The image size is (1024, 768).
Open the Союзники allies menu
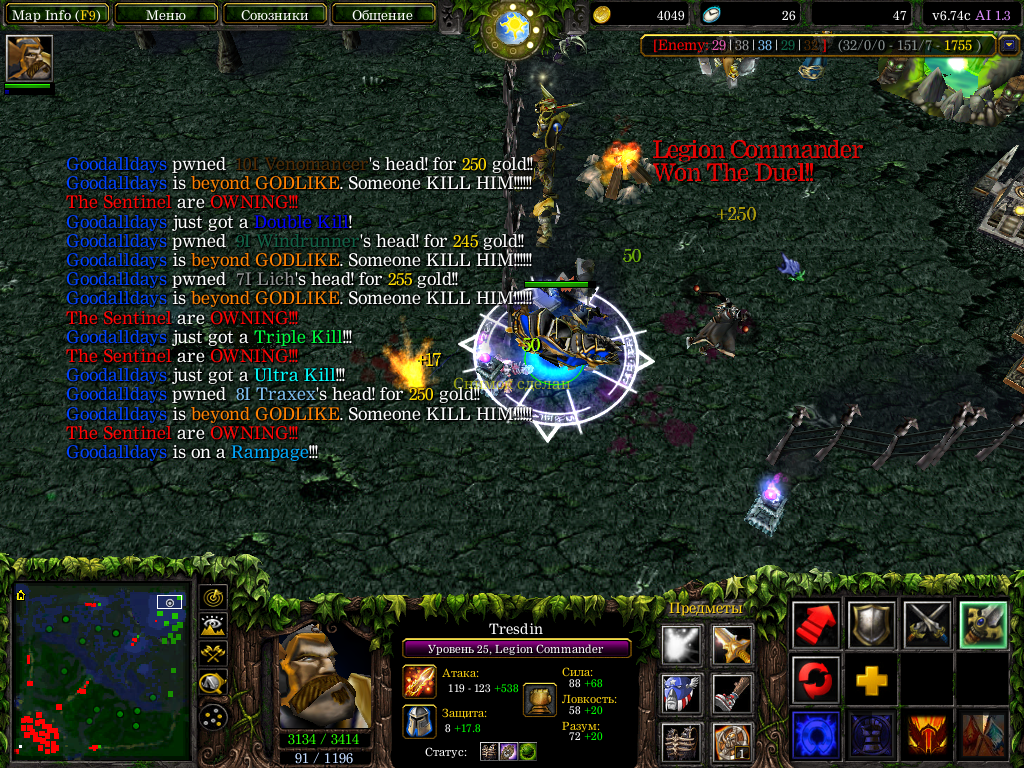point(274,15)
